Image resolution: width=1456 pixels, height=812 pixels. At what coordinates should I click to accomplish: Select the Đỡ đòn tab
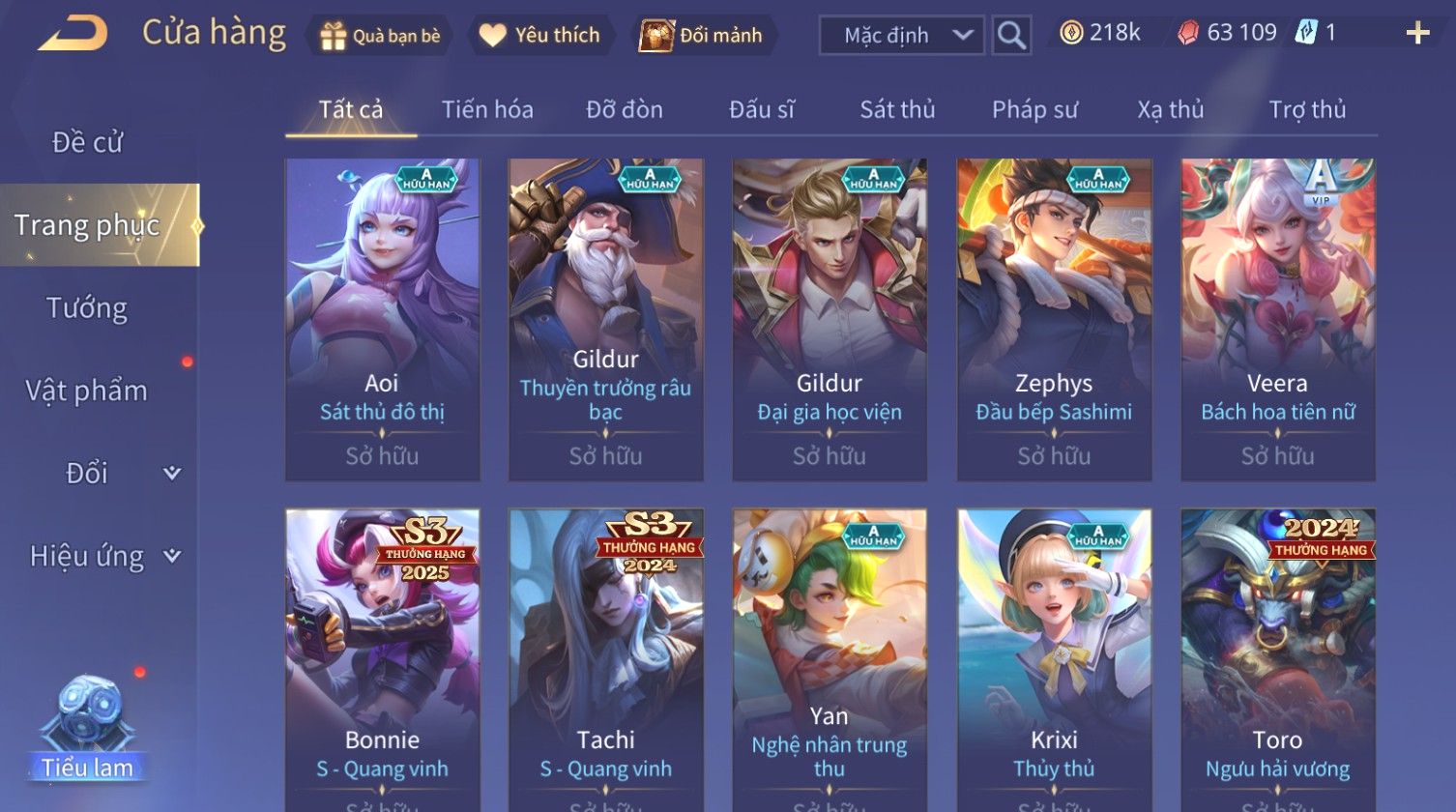[625, 109]
